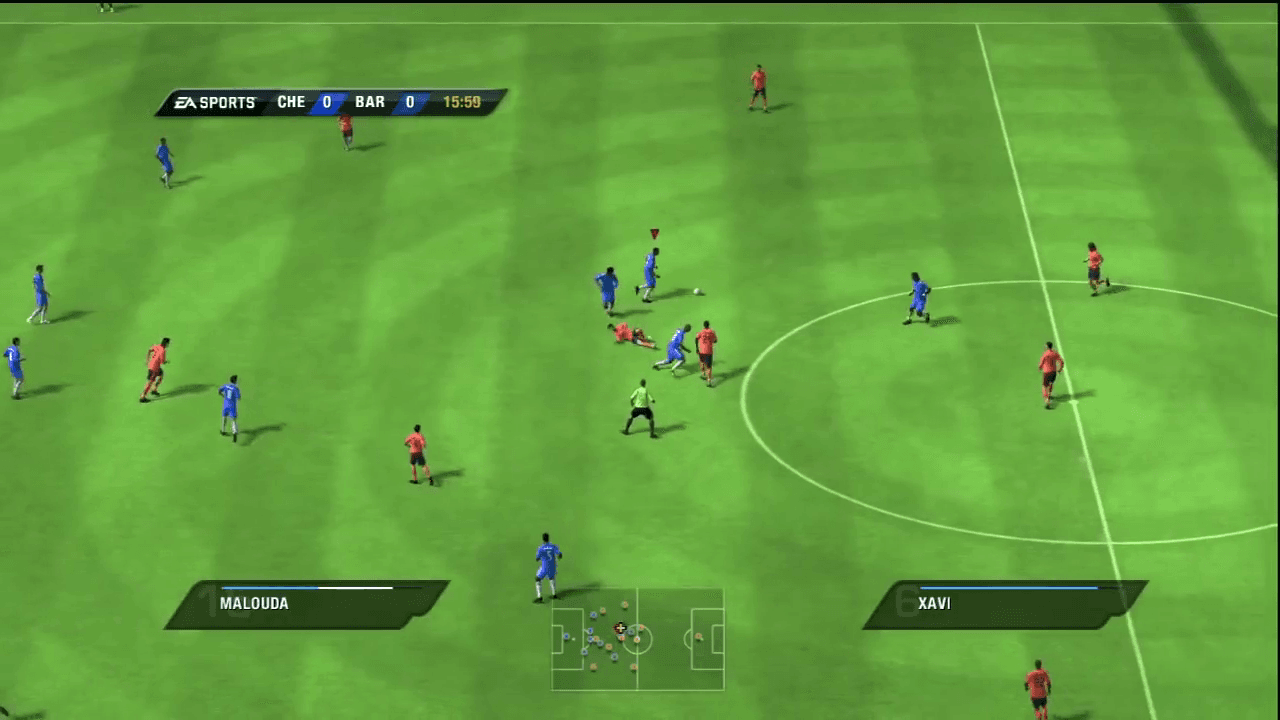This screenshot has height=720, width=1280.
Task: Click the ball marker on the minimap radar
Action: point(620,628)
